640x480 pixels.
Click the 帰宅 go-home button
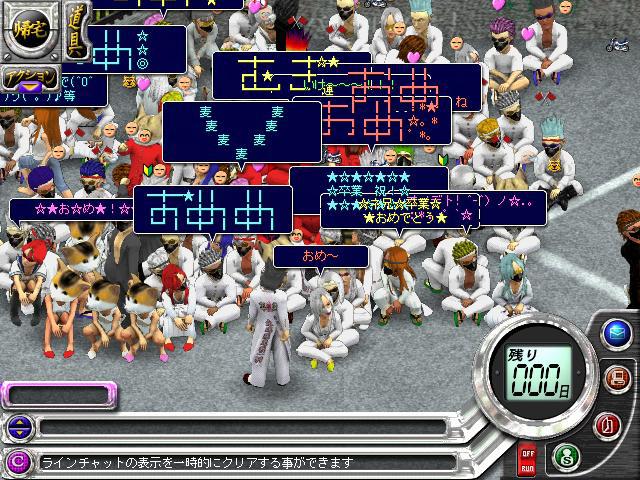(28, 29)
